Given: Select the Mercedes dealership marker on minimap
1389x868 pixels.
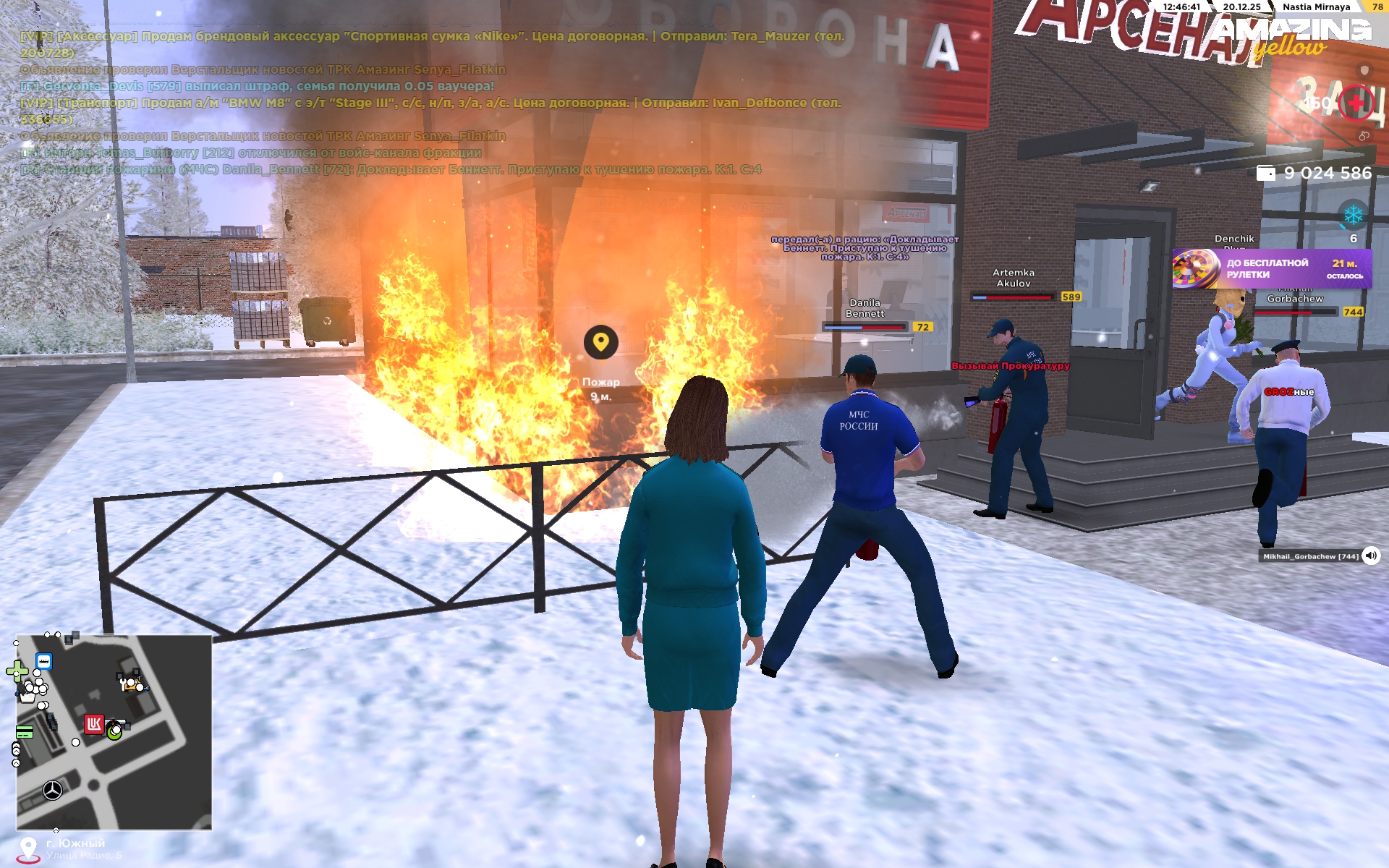Looking at the screenshot, I should pos(53,790).
